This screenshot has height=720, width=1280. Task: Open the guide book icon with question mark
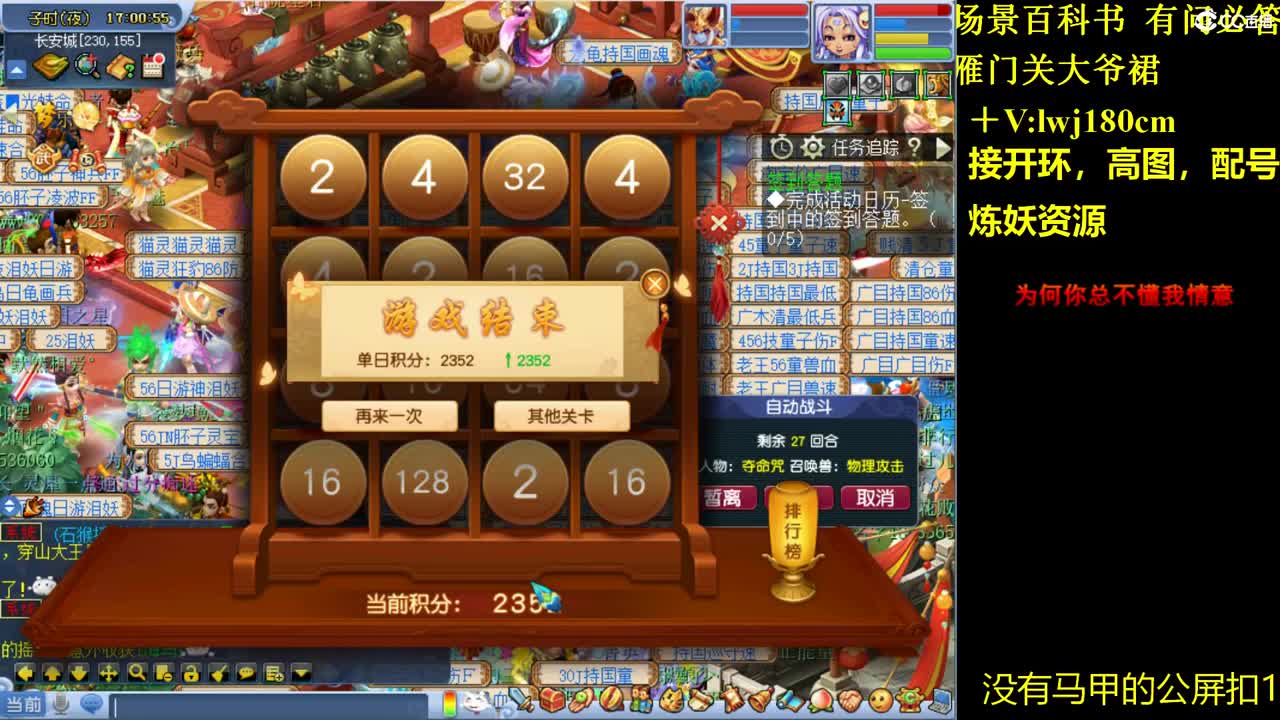[x=122, y=68]
